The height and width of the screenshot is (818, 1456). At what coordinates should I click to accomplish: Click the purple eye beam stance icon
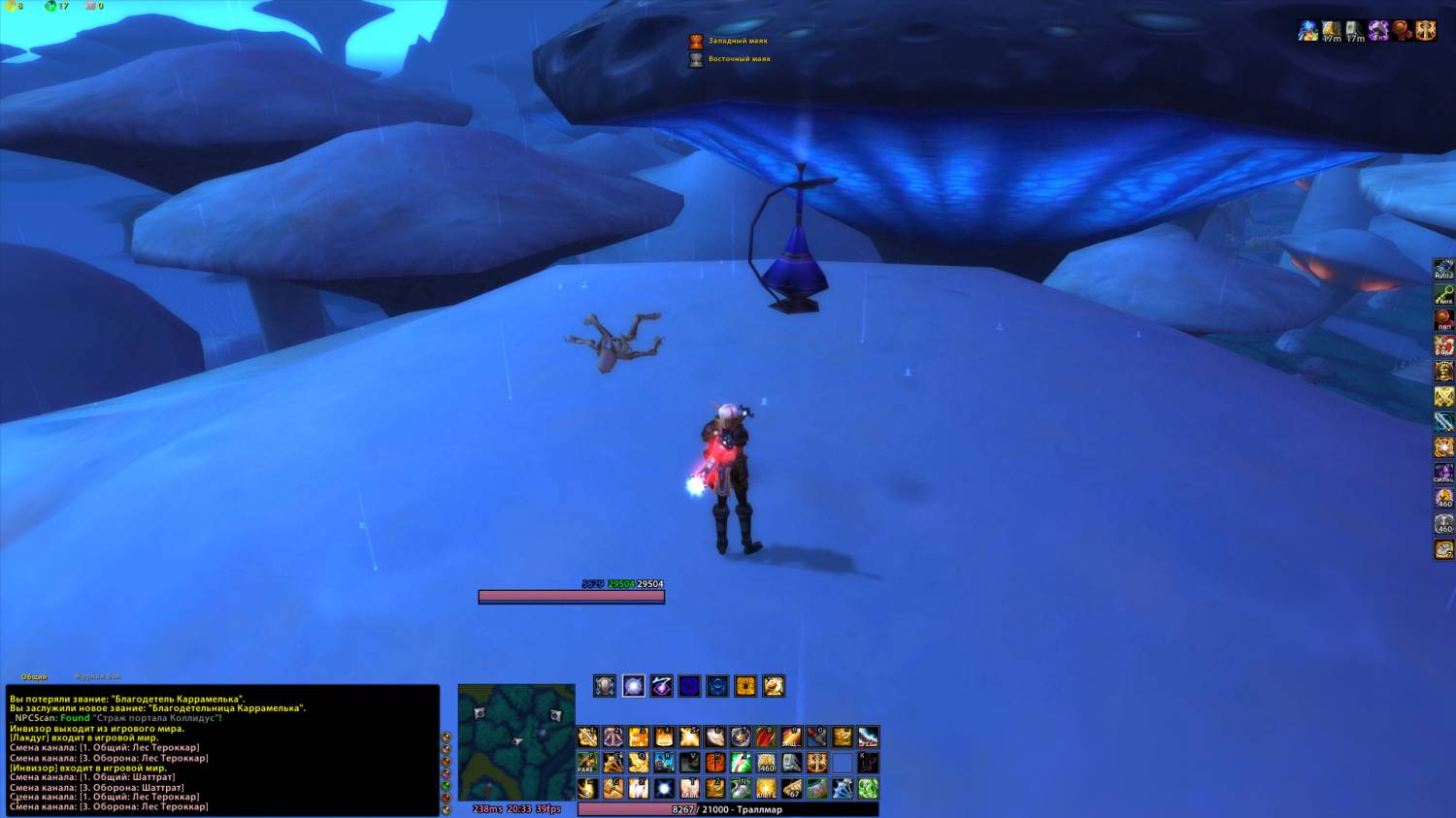click(x=661, y=687)
